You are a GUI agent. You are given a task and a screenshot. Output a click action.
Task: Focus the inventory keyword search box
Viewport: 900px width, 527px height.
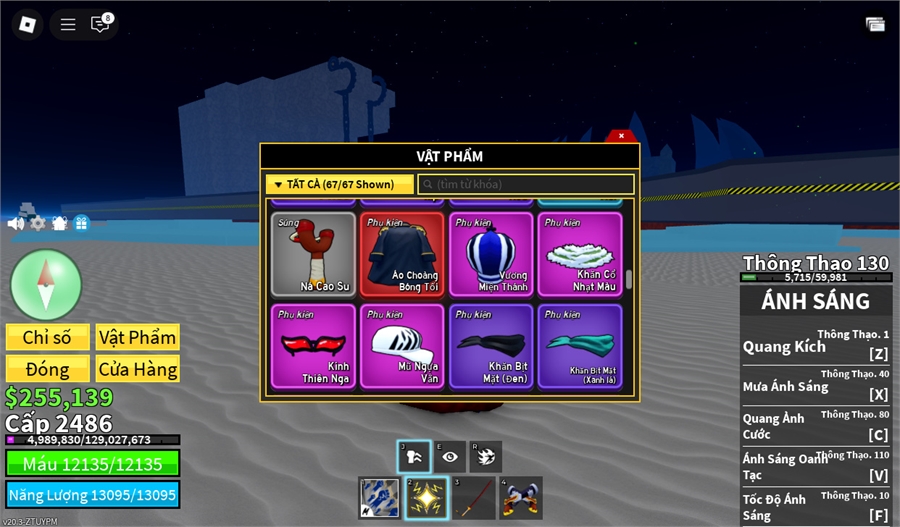point(526,184)
